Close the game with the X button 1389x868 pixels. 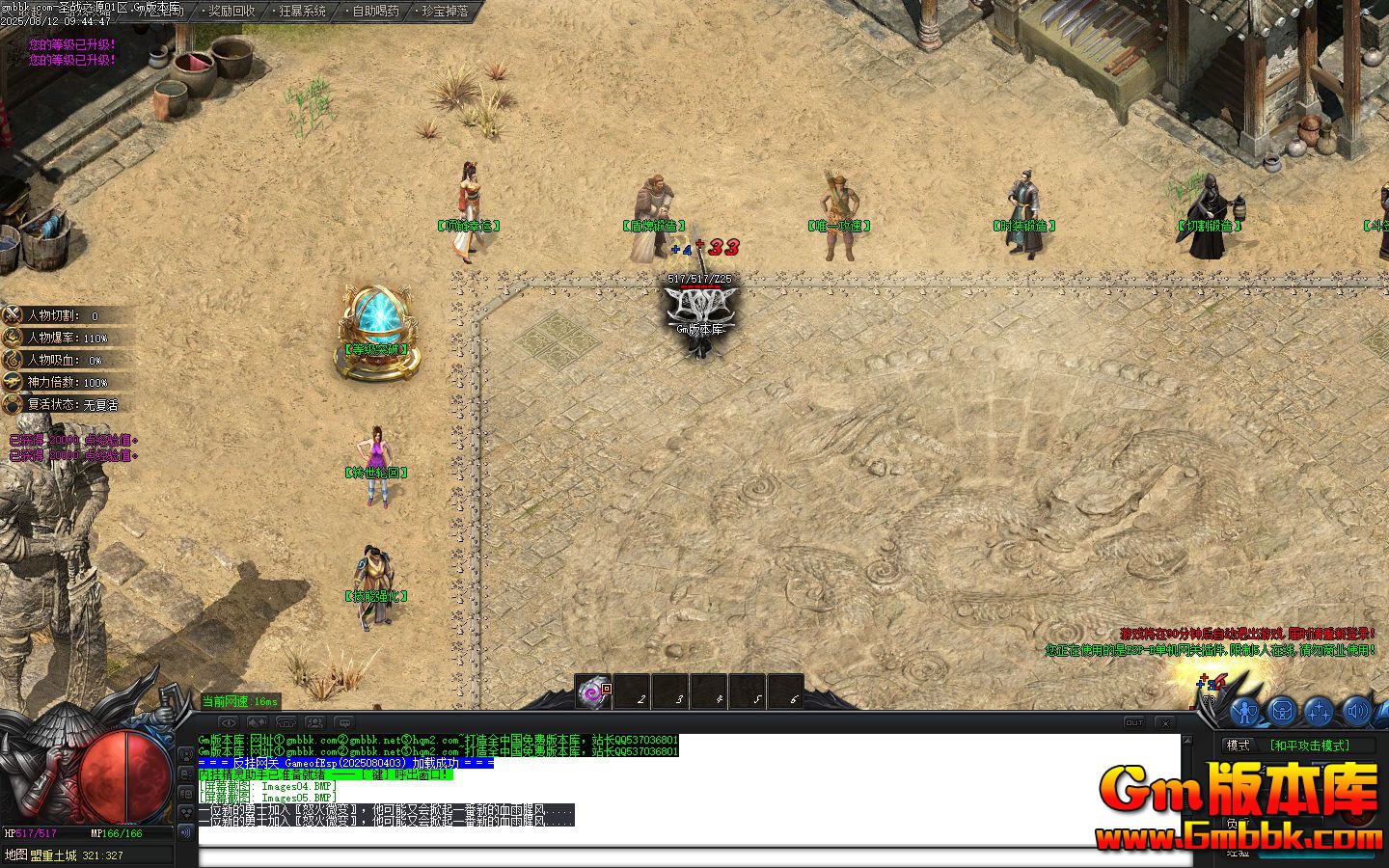pyautogui.click(x=1165, y=722)
